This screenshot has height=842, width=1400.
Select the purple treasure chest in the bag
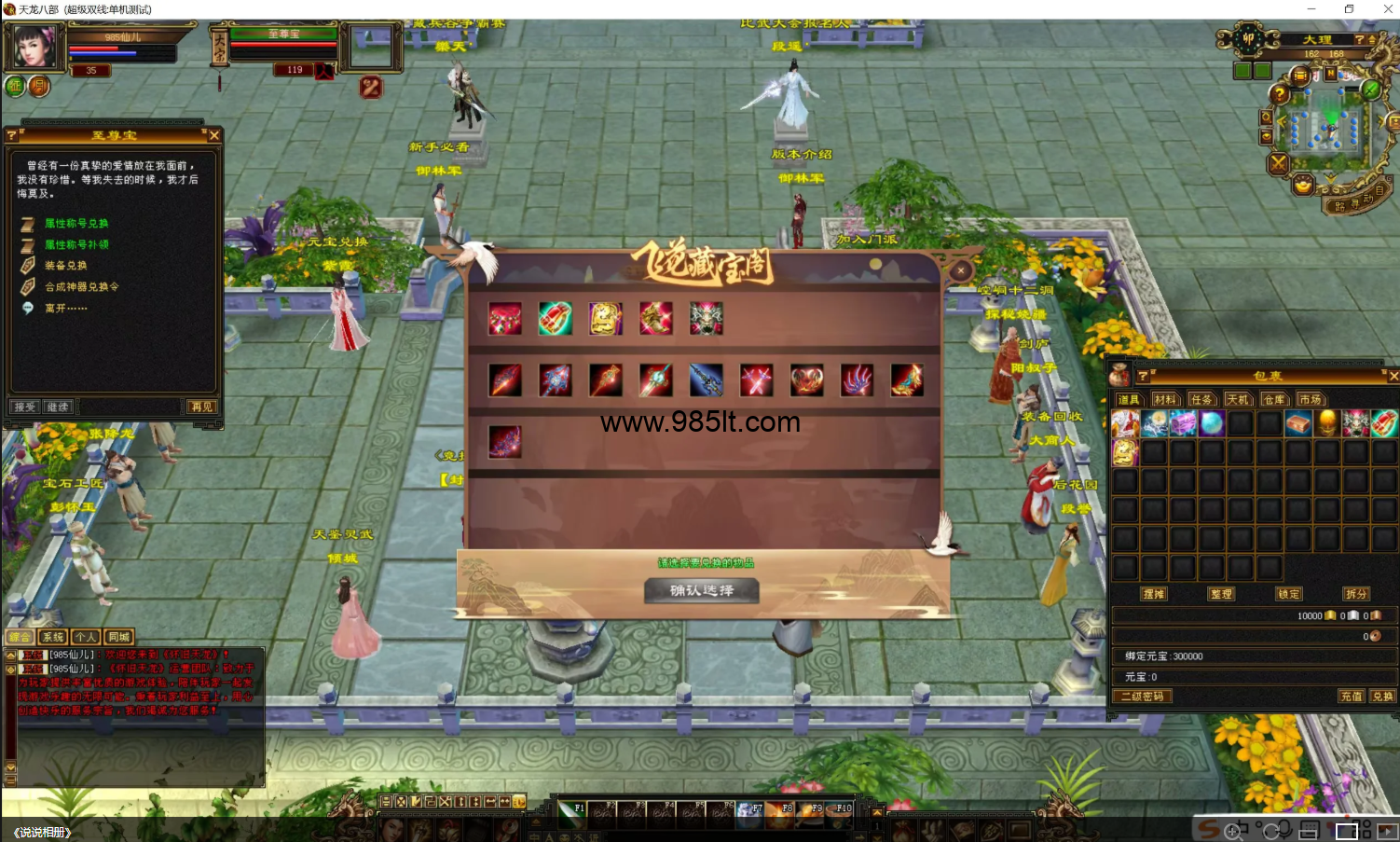[1183, 423]
